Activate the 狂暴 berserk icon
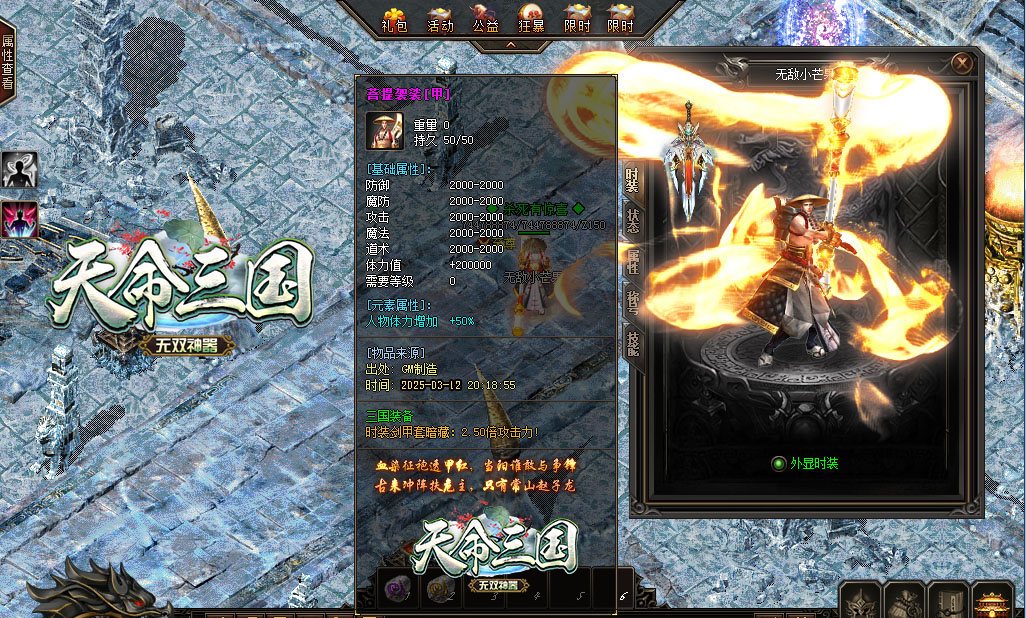Screen dimensions: 1026x618 pos(532,19)
